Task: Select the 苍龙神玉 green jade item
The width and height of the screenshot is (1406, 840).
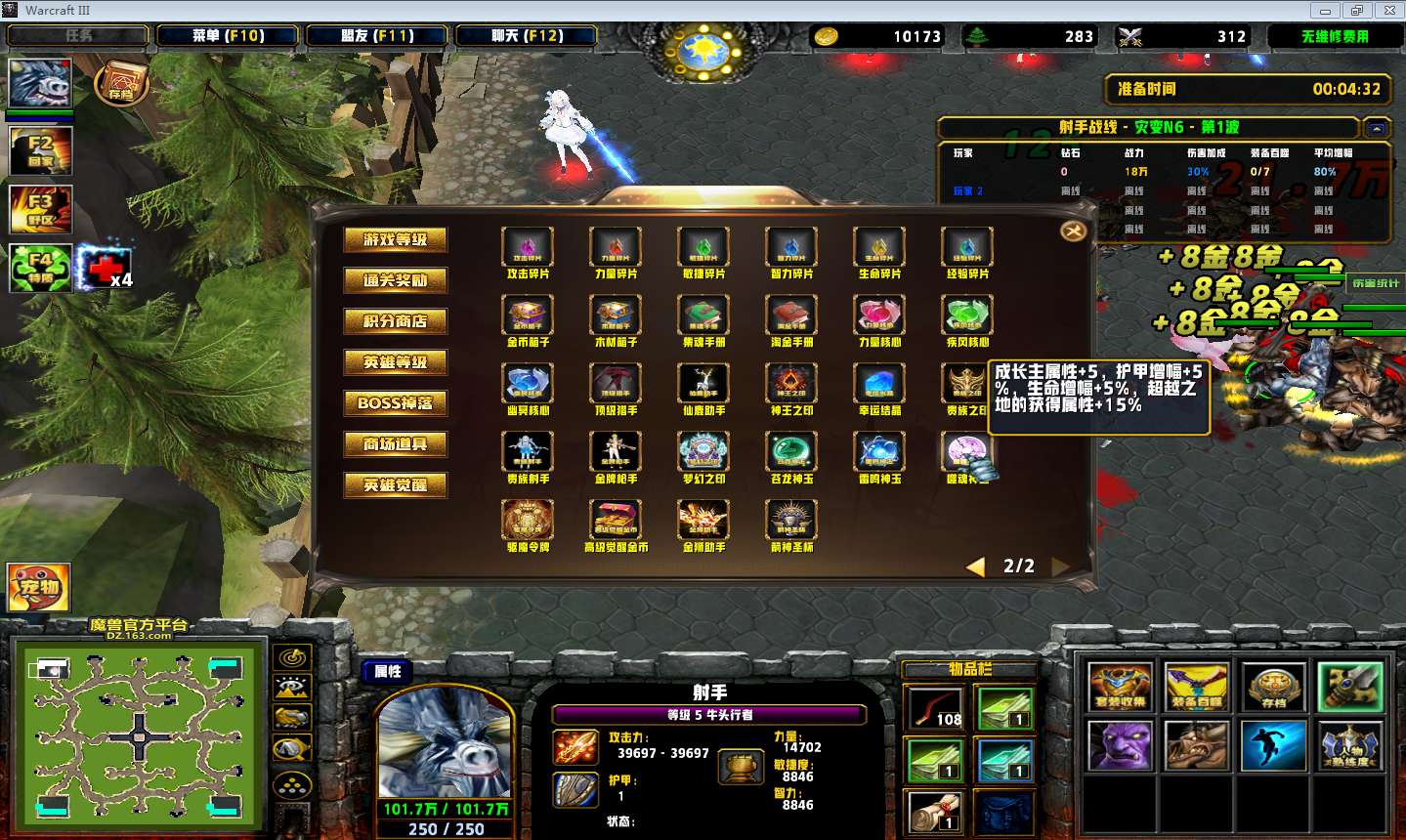Action: coord(791,451)
